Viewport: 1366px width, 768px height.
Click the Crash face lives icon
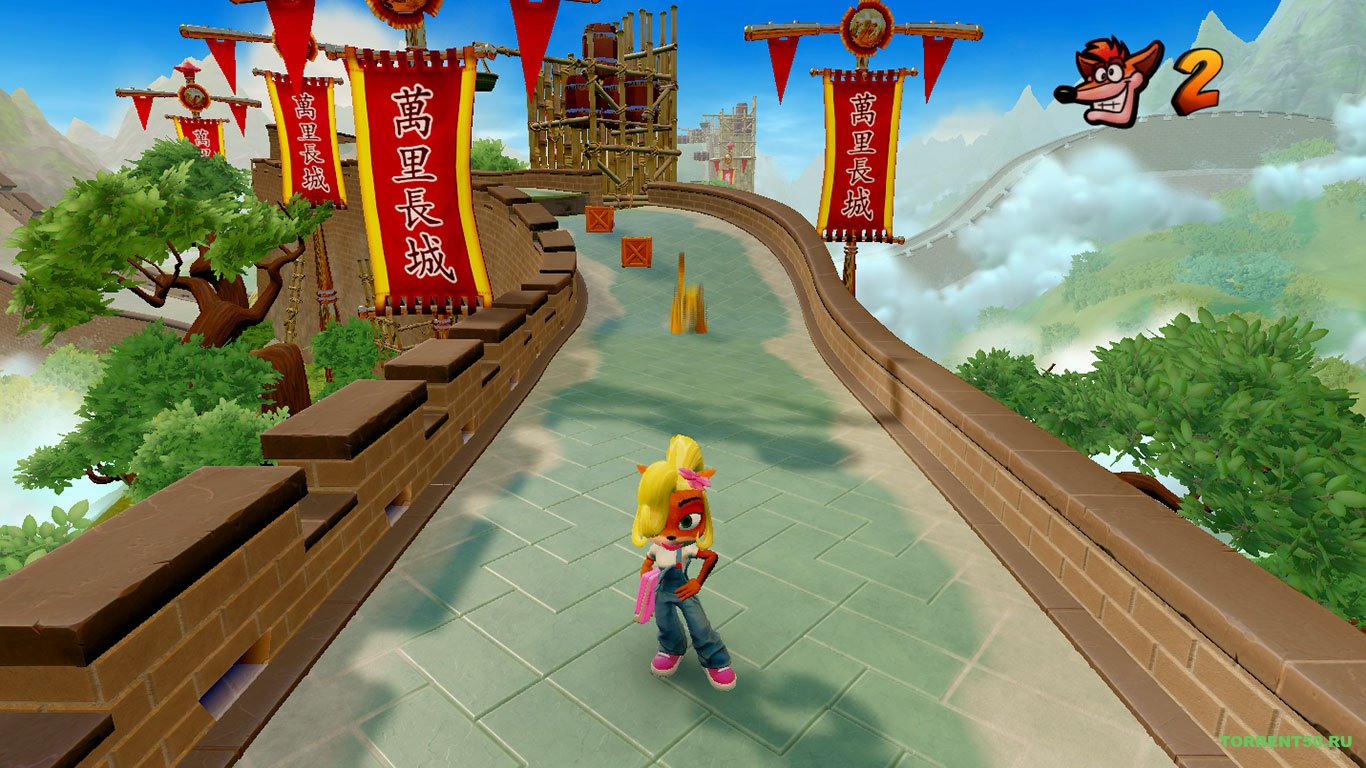[1108, 81]
